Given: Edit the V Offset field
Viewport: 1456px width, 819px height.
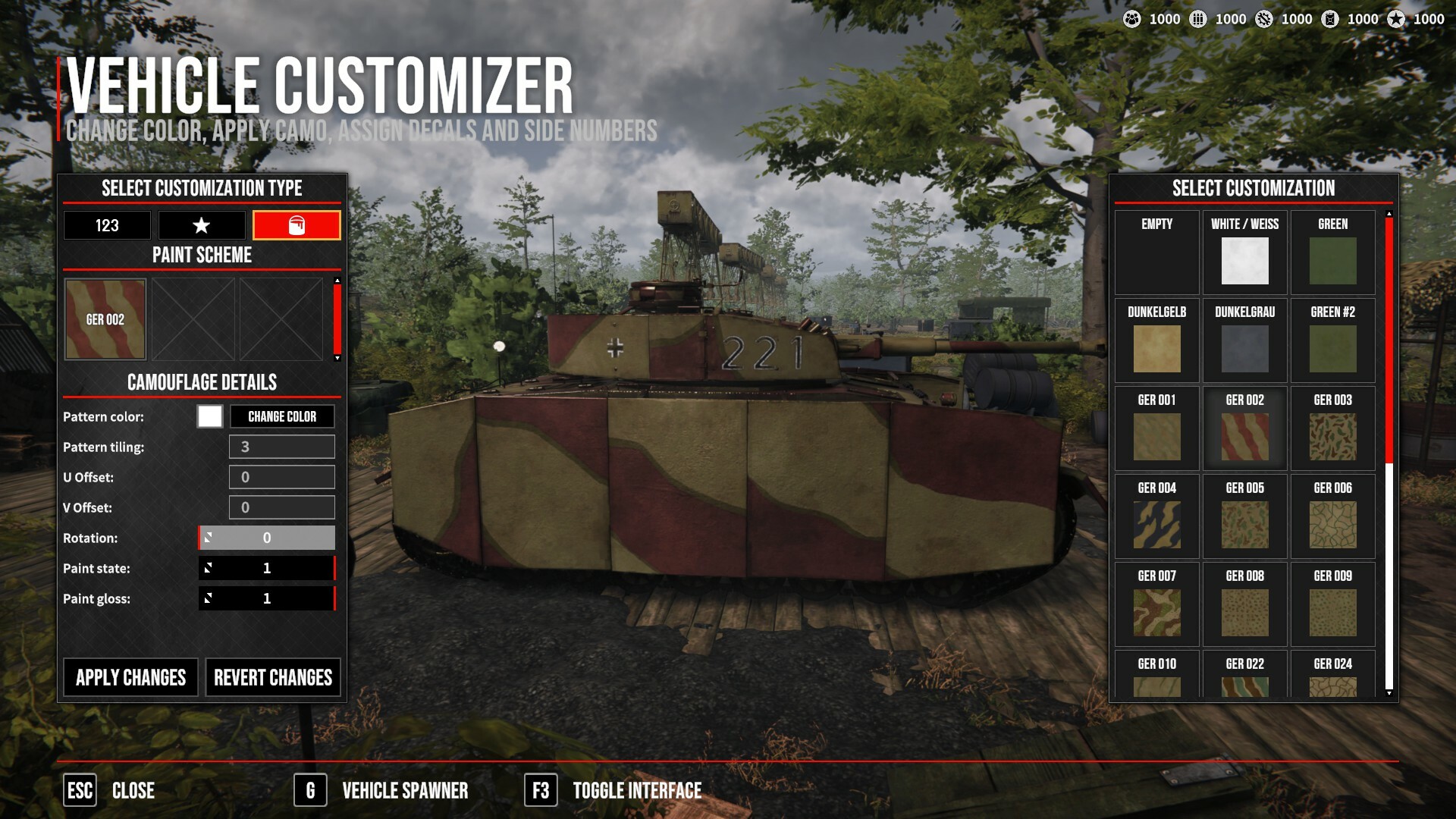Looking at the screenshot, I should pyautogui.click(x=281, y=507).
